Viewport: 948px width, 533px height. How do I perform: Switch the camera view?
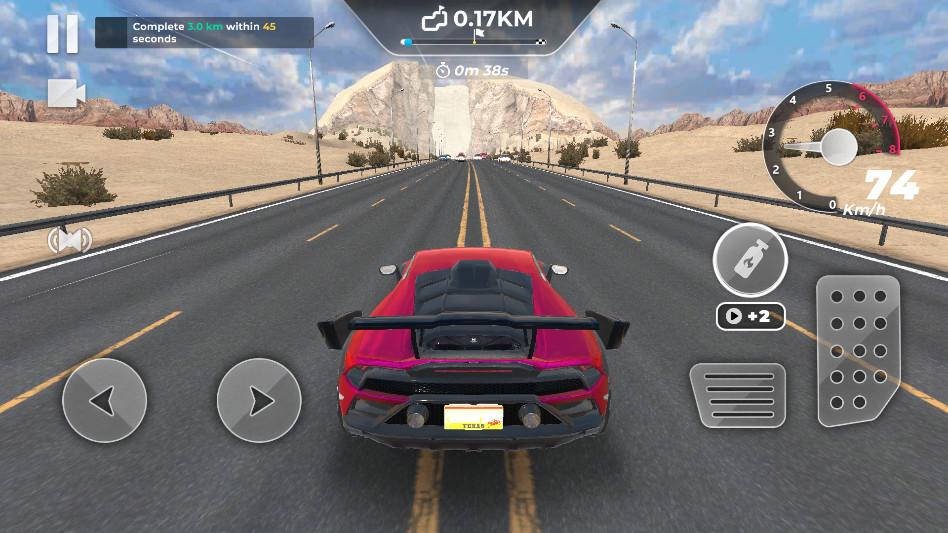pos(66,94)
